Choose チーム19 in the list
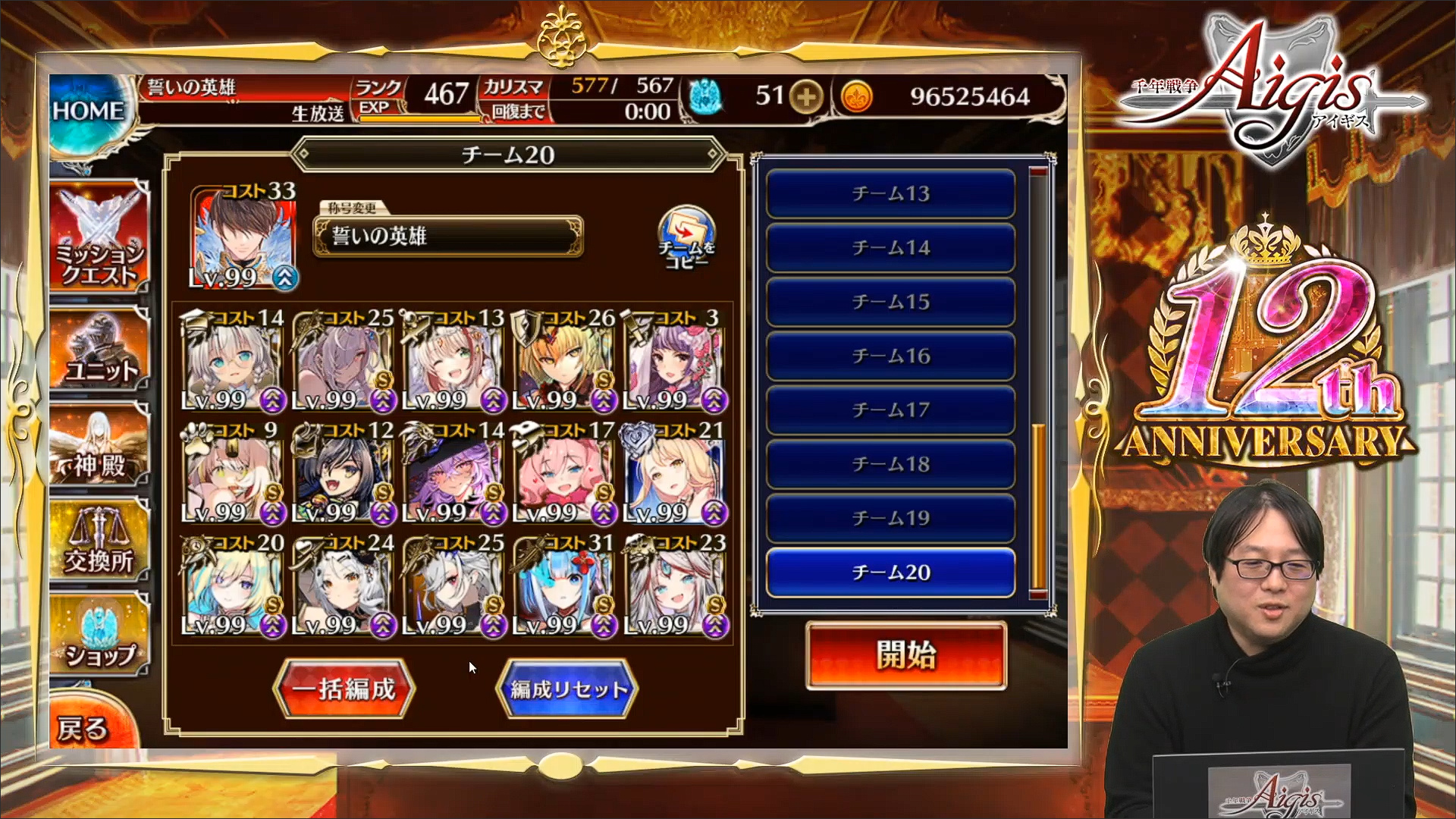 tap(890, 519)
